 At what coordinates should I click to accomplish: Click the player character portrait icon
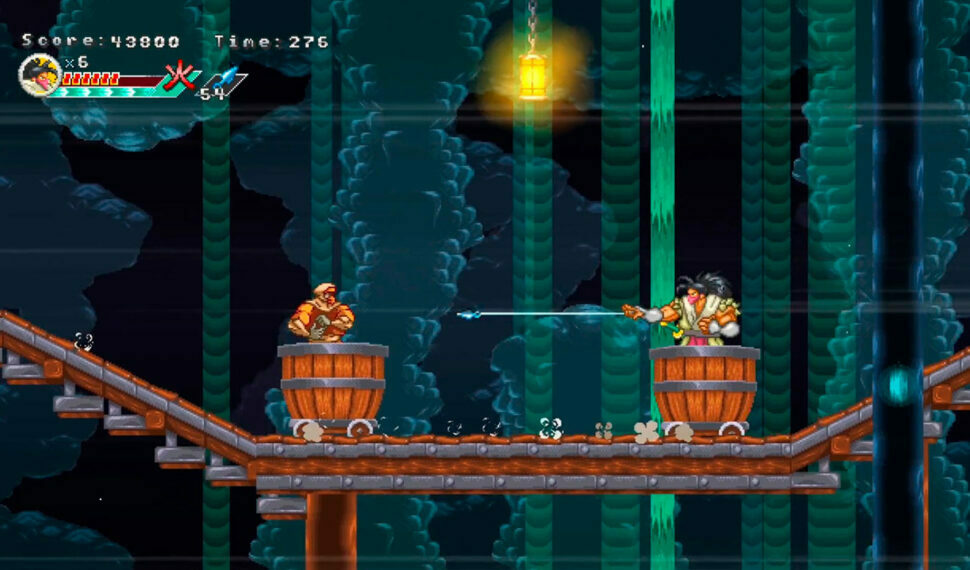[x=38, y=73]
